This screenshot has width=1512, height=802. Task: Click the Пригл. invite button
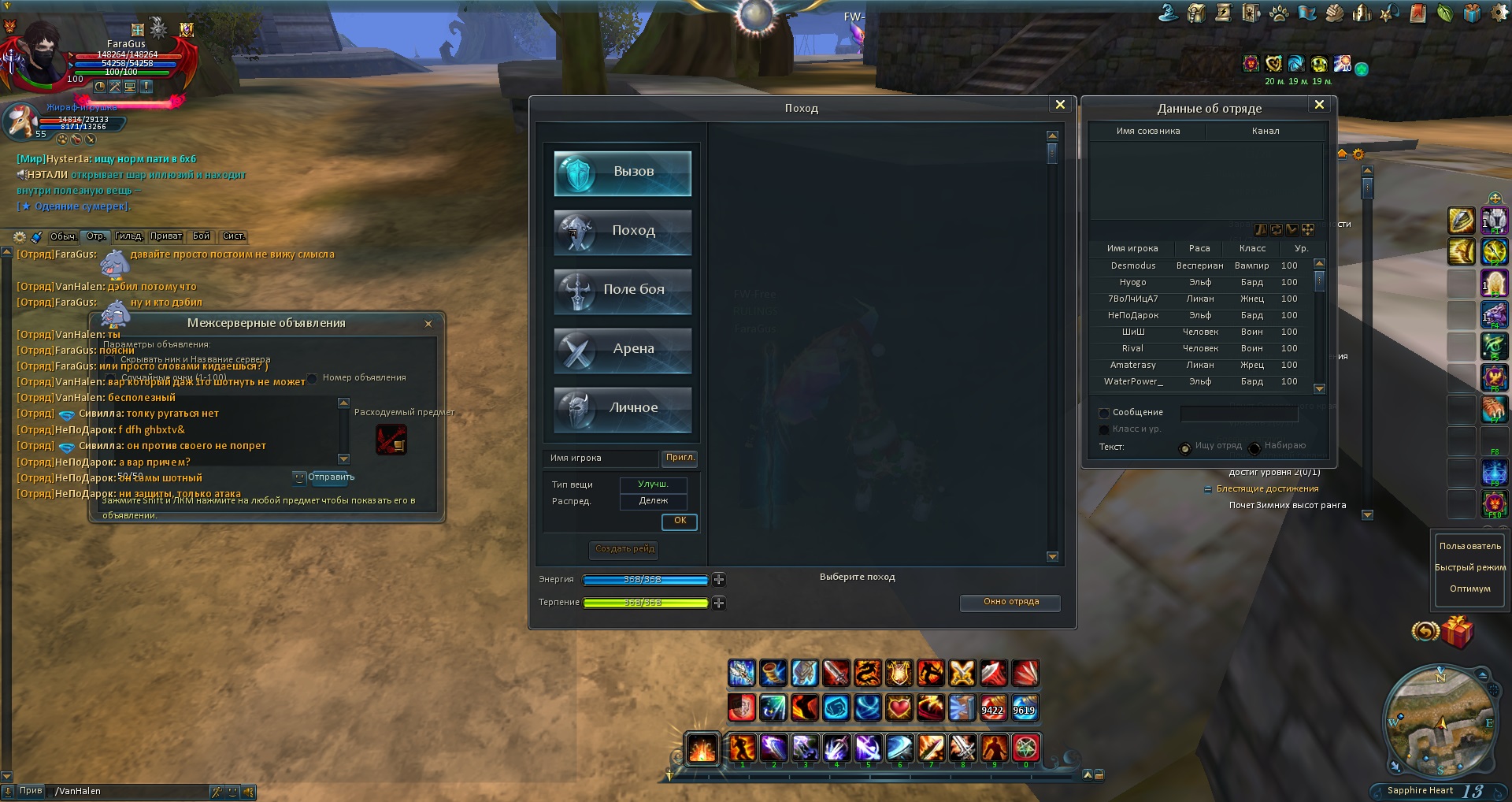tap(680, 458)
